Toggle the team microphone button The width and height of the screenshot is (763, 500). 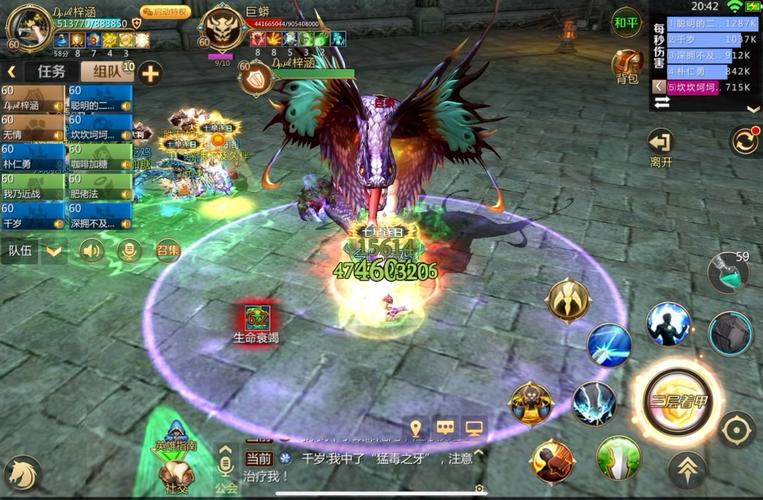(129, 250)
